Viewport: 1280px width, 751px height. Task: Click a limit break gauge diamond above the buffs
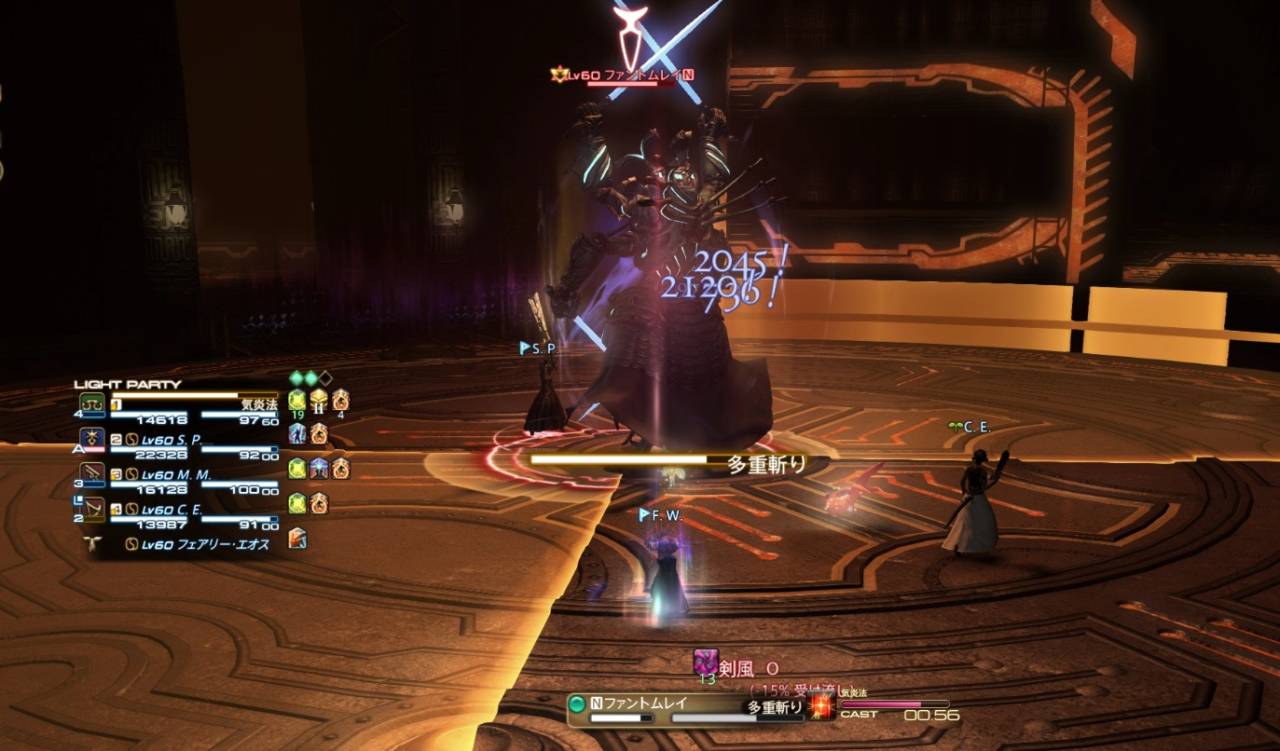(296, 378)
